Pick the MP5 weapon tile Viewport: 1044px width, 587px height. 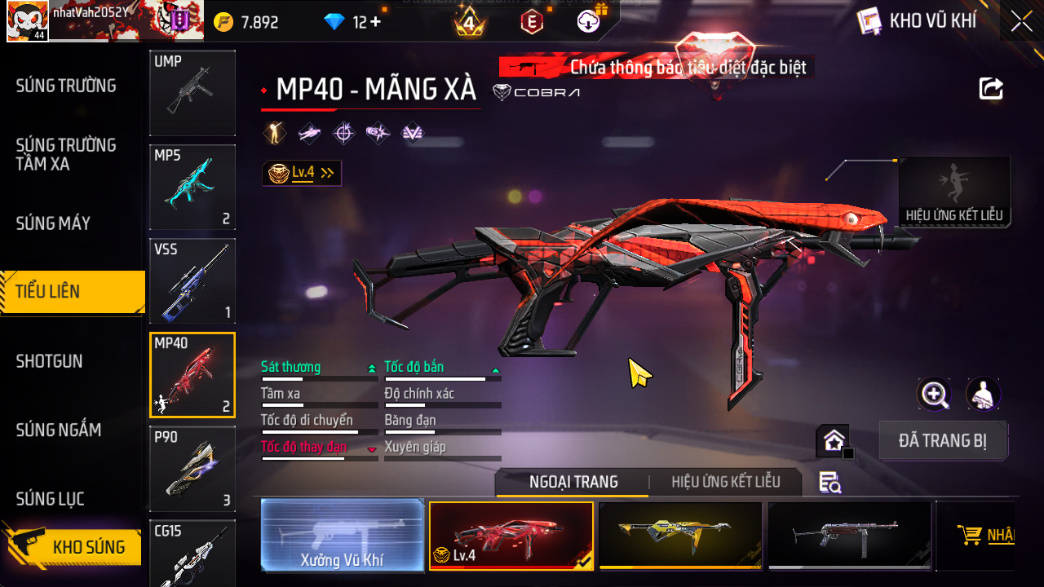click(192, 187)
